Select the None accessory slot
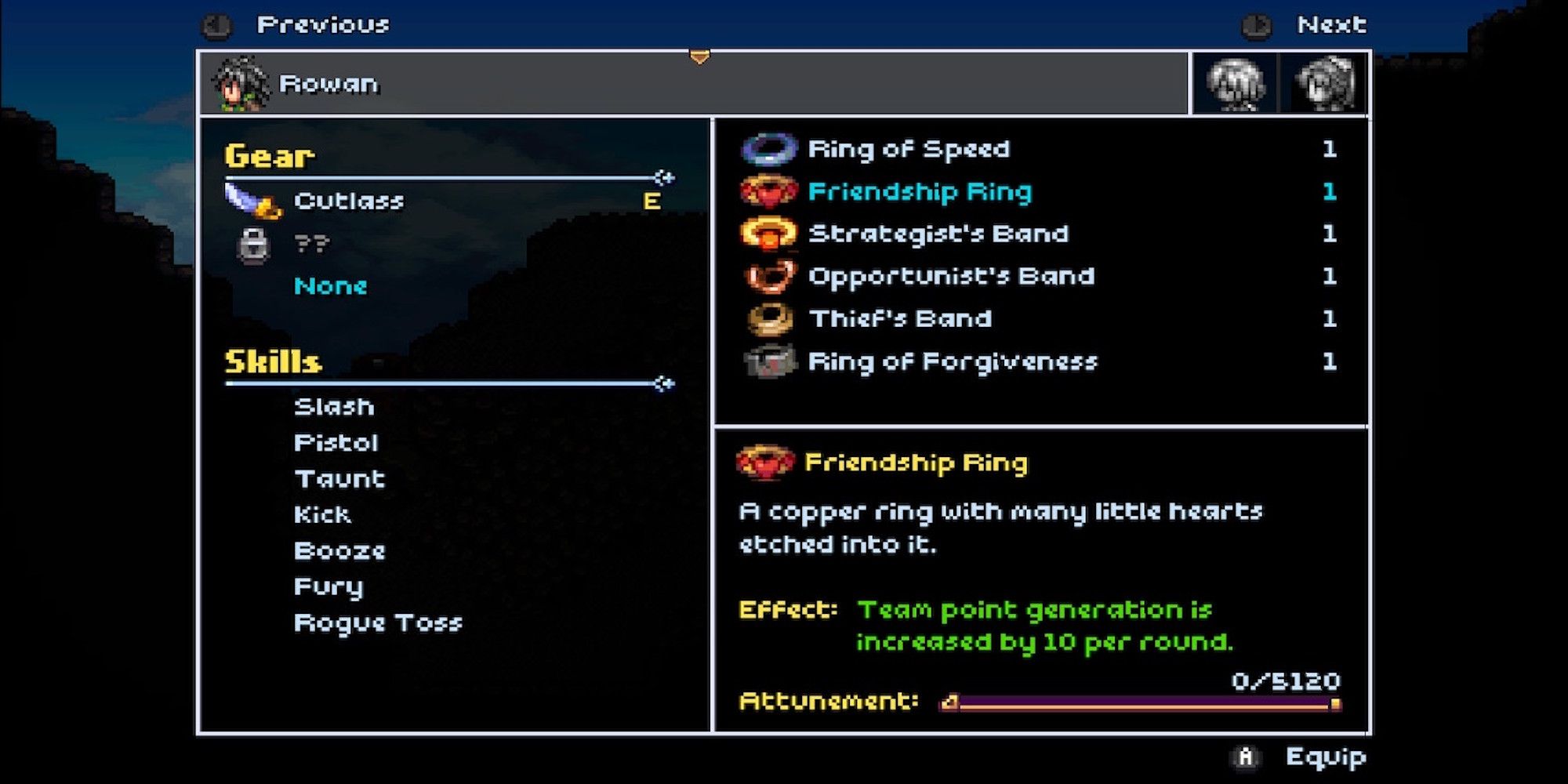The height and width of the screenshot is (784, 1568). click(x=328, y=285)
